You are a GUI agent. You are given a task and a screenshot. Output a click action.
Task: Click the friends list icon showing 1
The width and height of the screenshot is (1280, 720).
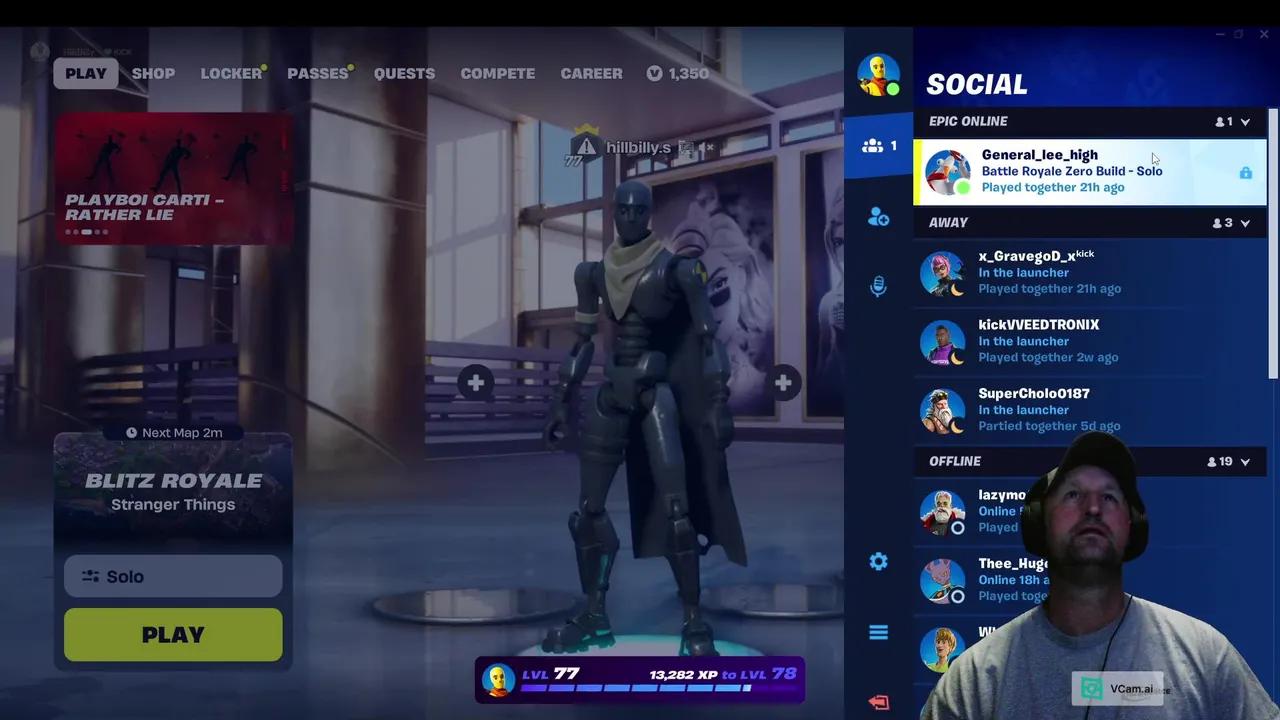[x=878, y=146]
